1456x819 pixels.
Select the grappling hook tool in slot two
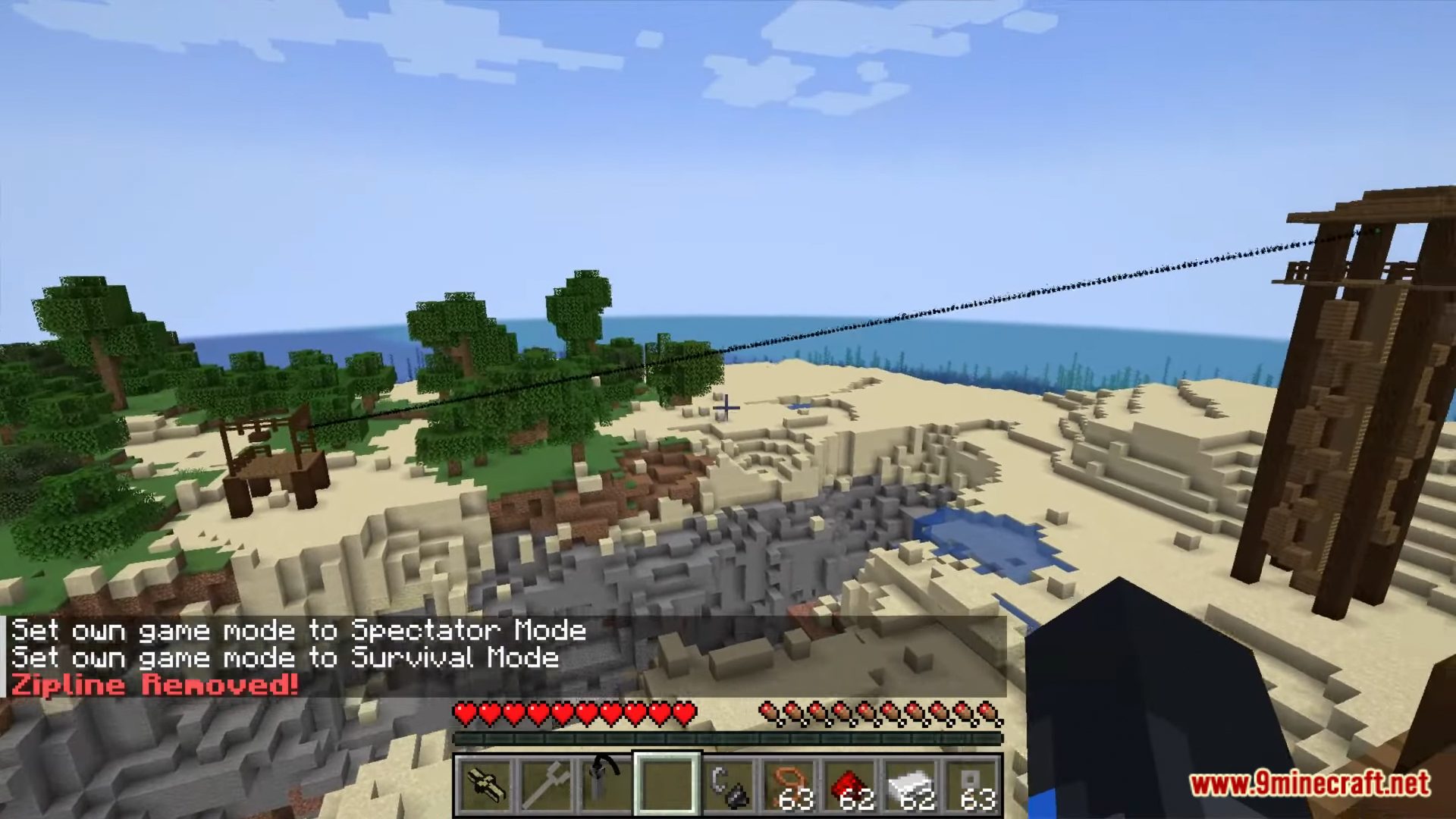pyautogui.click(x=547, y=781)
